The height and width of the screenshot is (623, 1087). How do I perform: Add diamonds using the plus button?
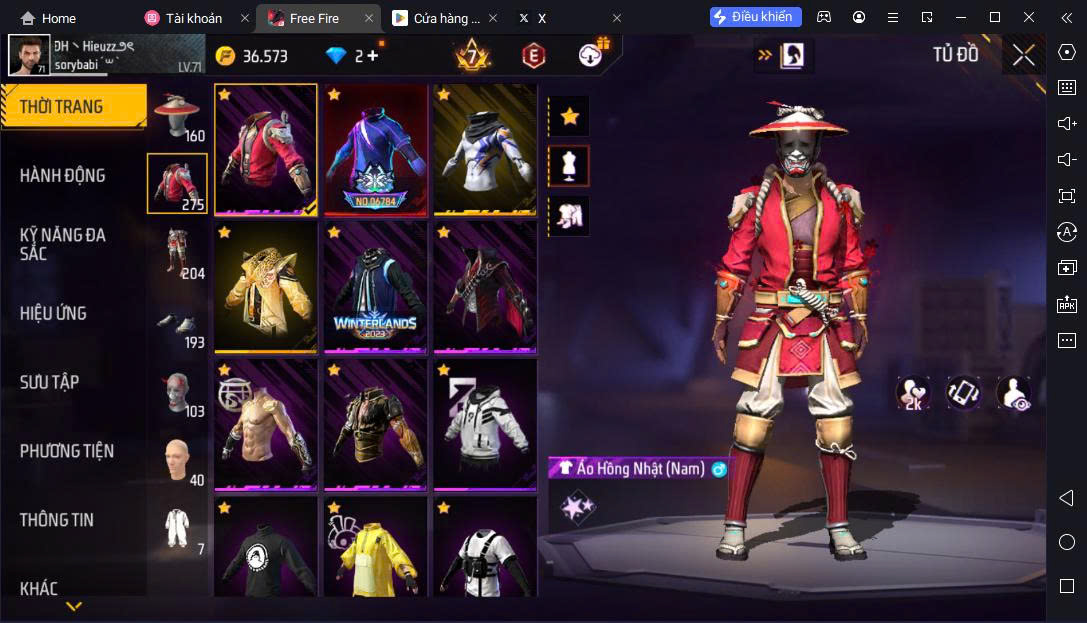coord(373,55)
